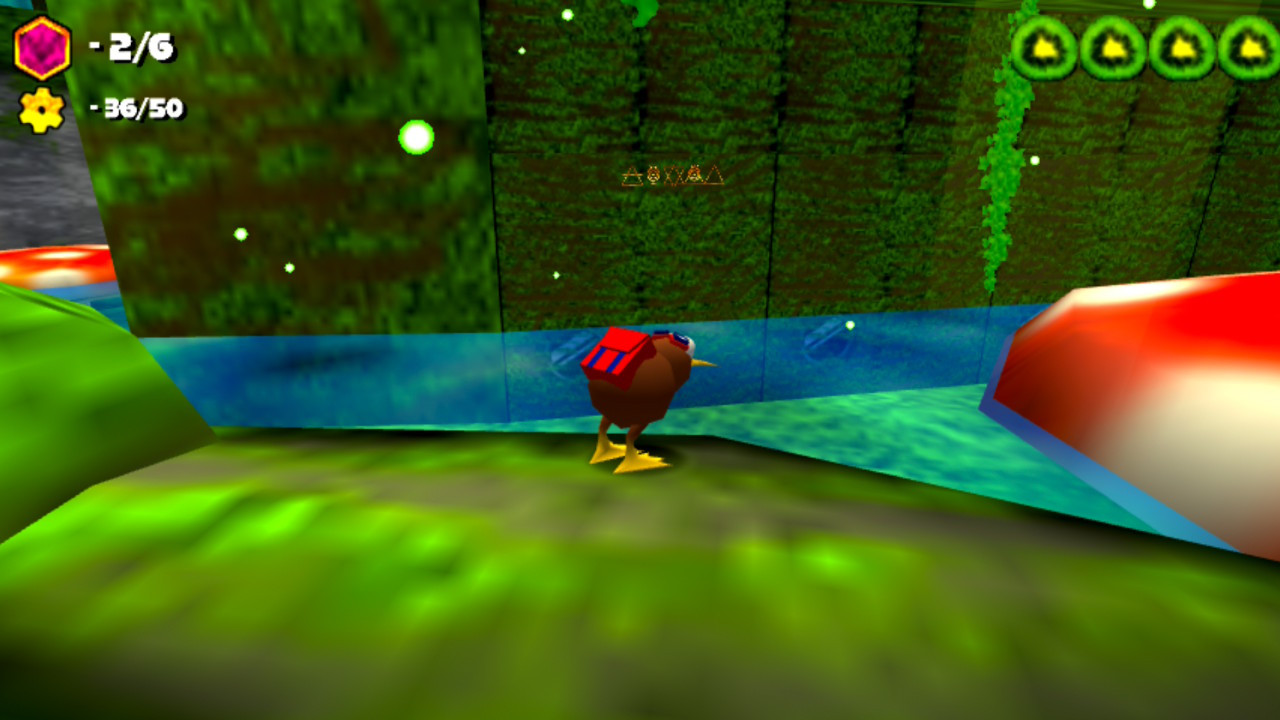Click the owl-face glyph on the wall mural
The image size is (1280, 720).
(653, 174)
